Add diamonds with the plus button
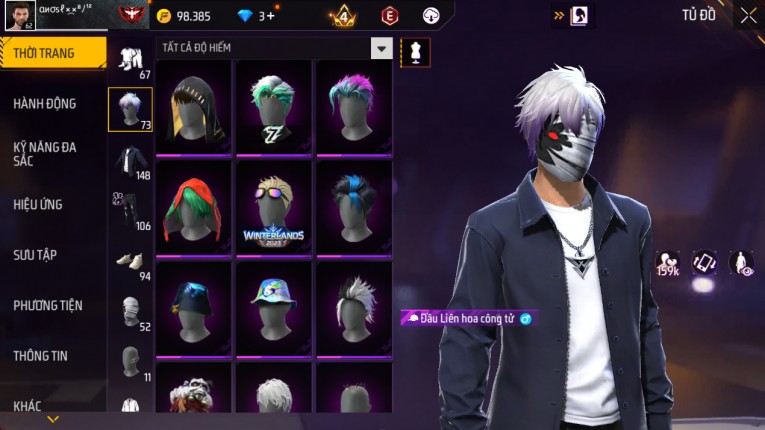 click(269, 16)
